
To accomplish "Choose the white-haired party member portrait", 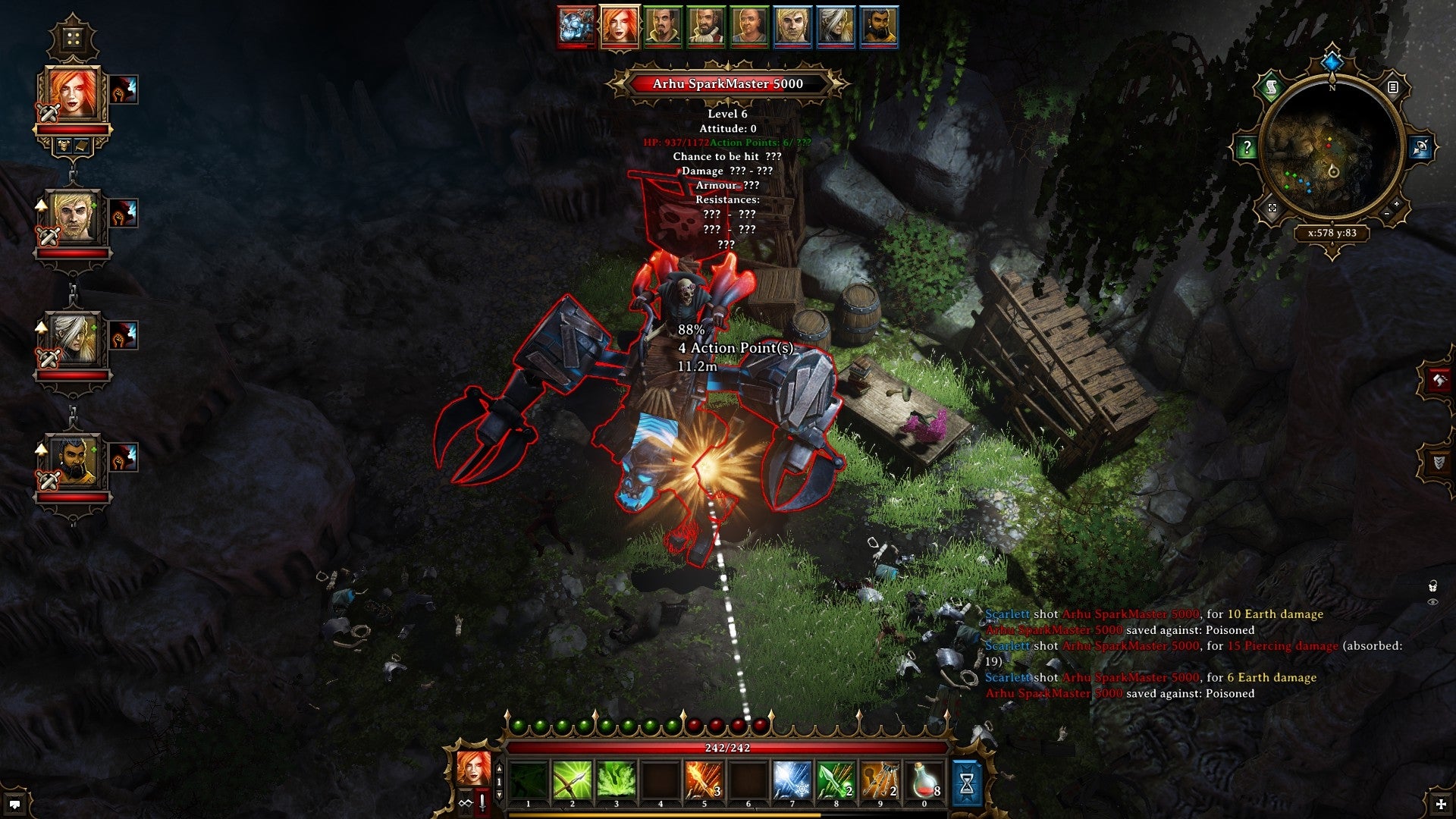I will (x=73, y=340).
